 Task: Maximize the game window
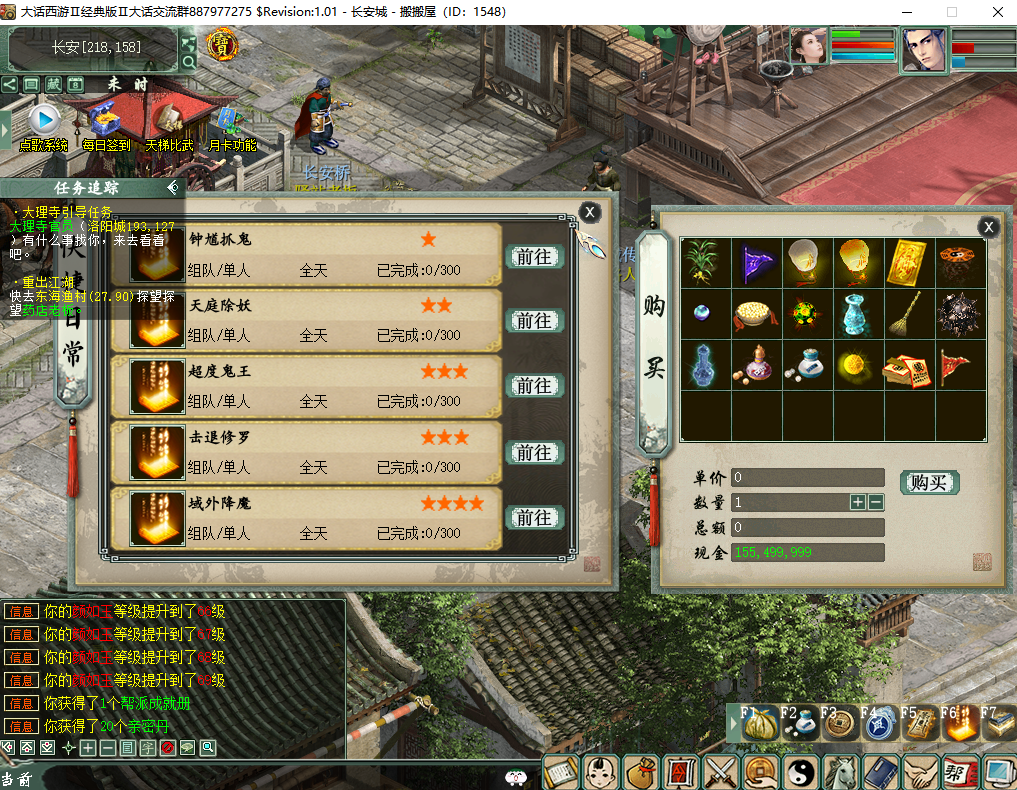click(951, 12)
